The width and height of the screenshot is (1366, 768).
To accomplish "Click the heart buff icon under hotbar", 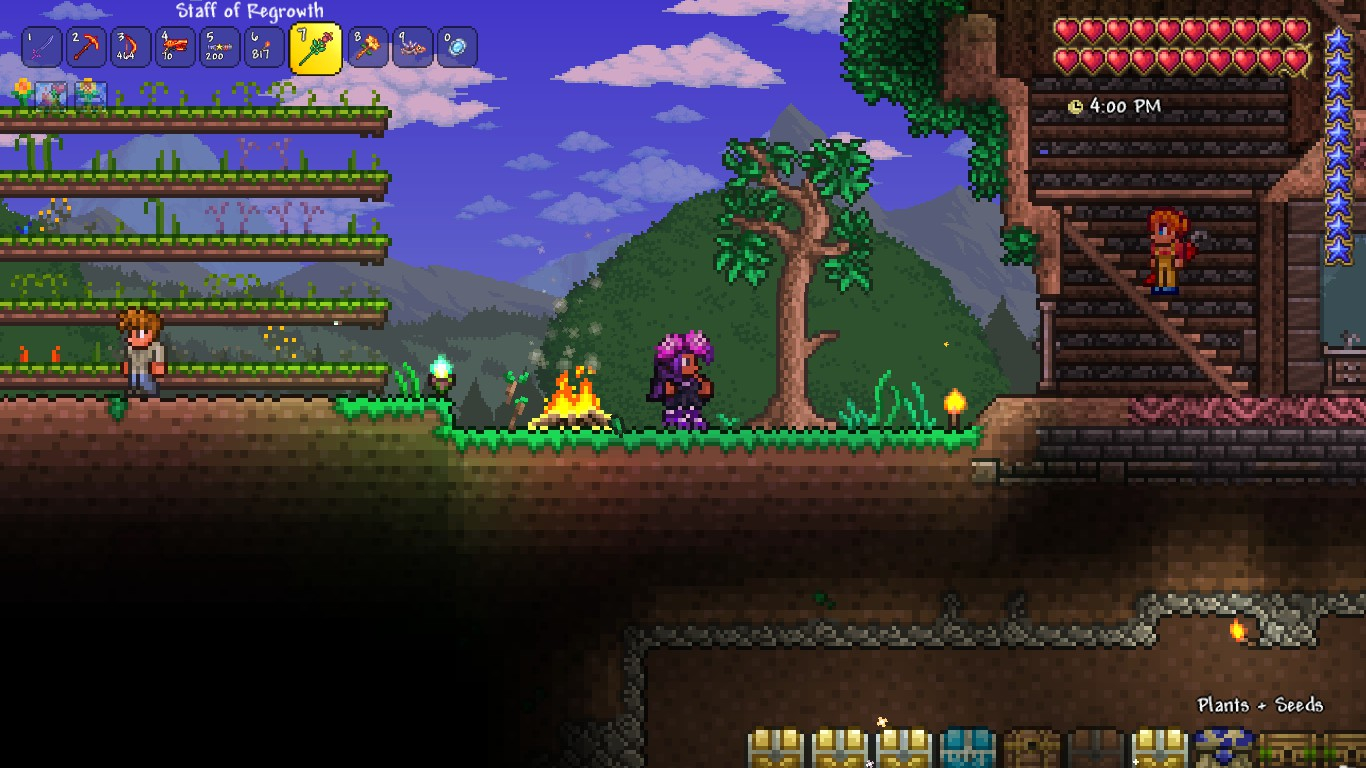I will pos(52,96).
